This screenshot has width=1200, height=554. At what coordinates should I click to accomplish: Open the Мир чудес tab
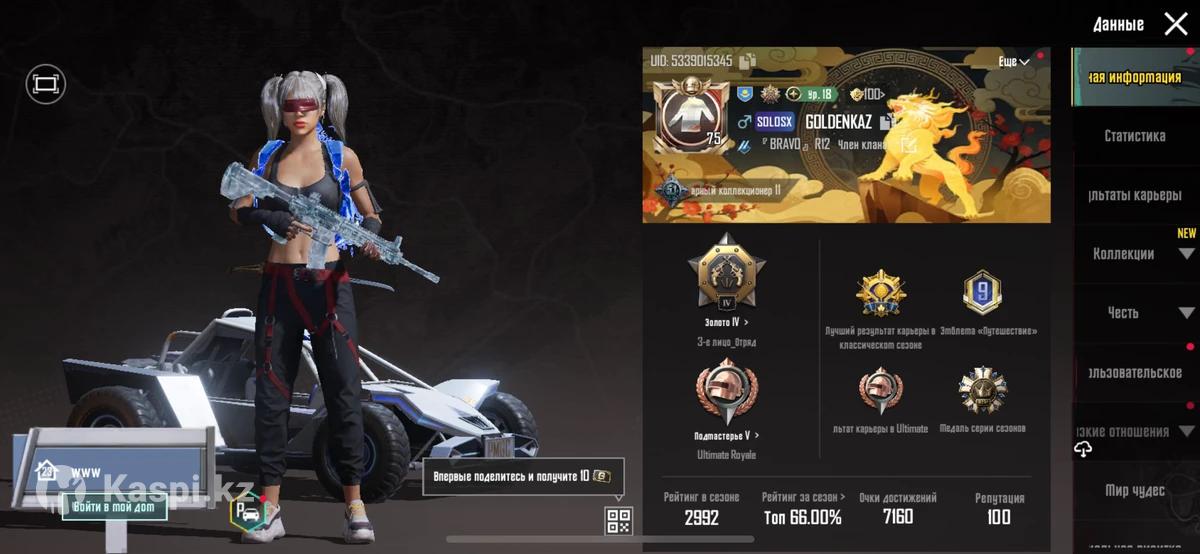1134,490
